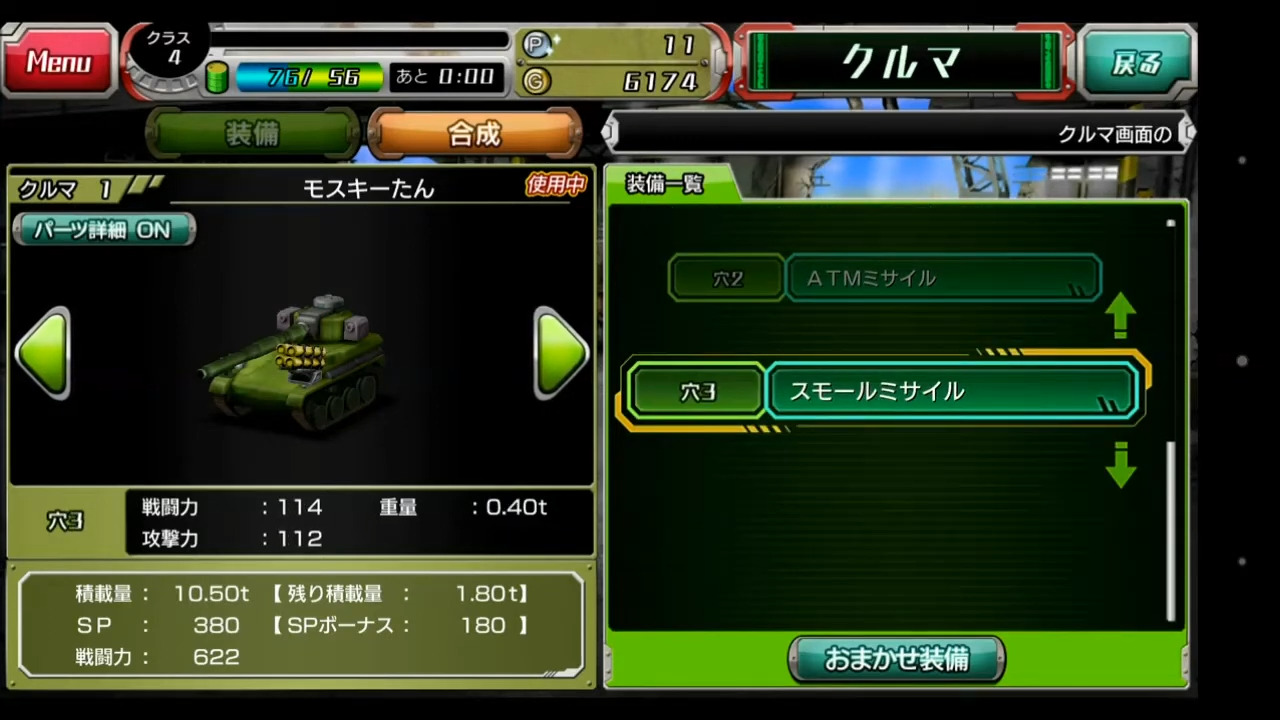Select the 穴3 equipment slot

pos(696,391)
